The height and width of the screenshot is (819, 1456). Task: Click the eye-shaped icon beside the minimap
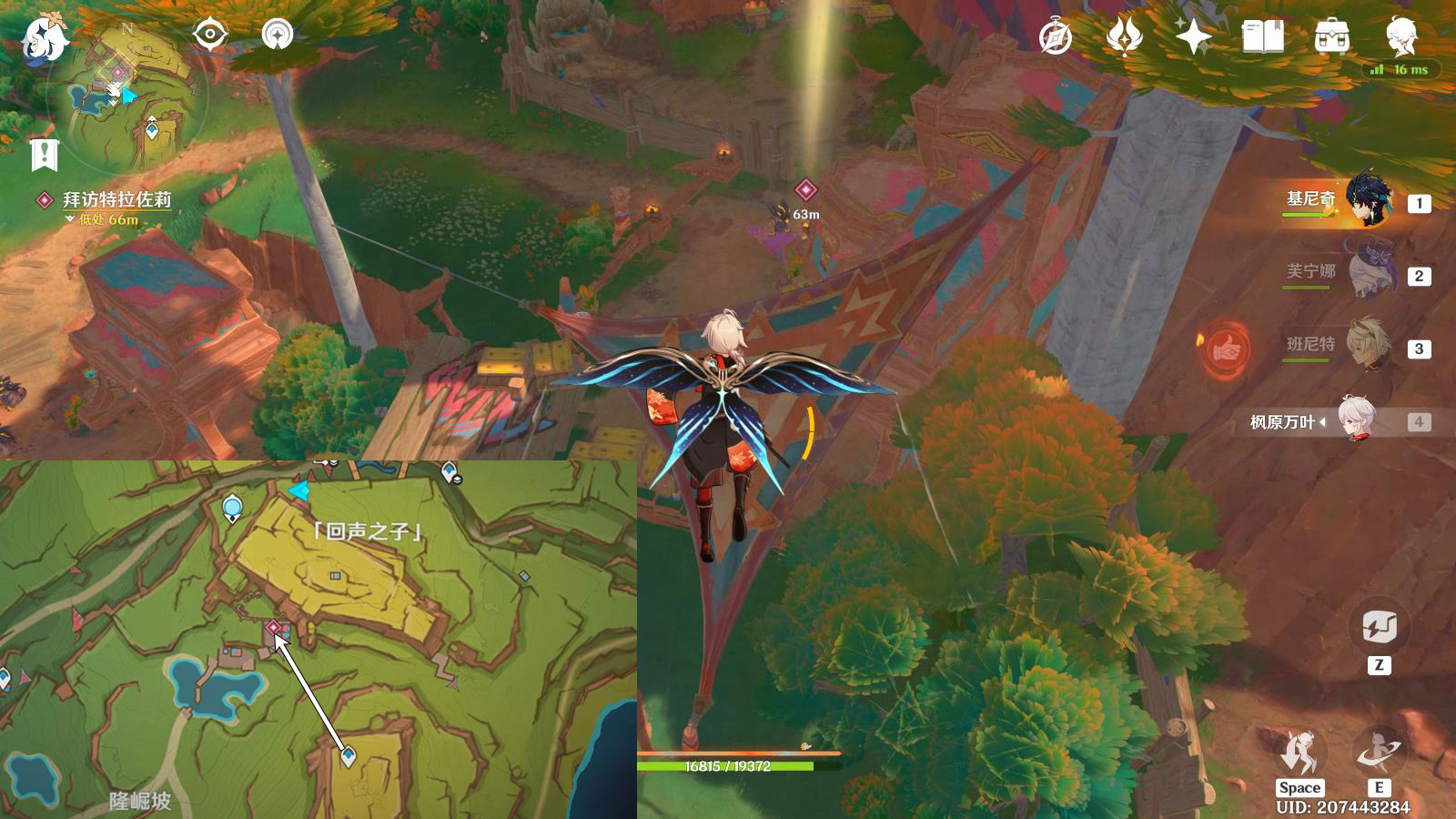210,35
